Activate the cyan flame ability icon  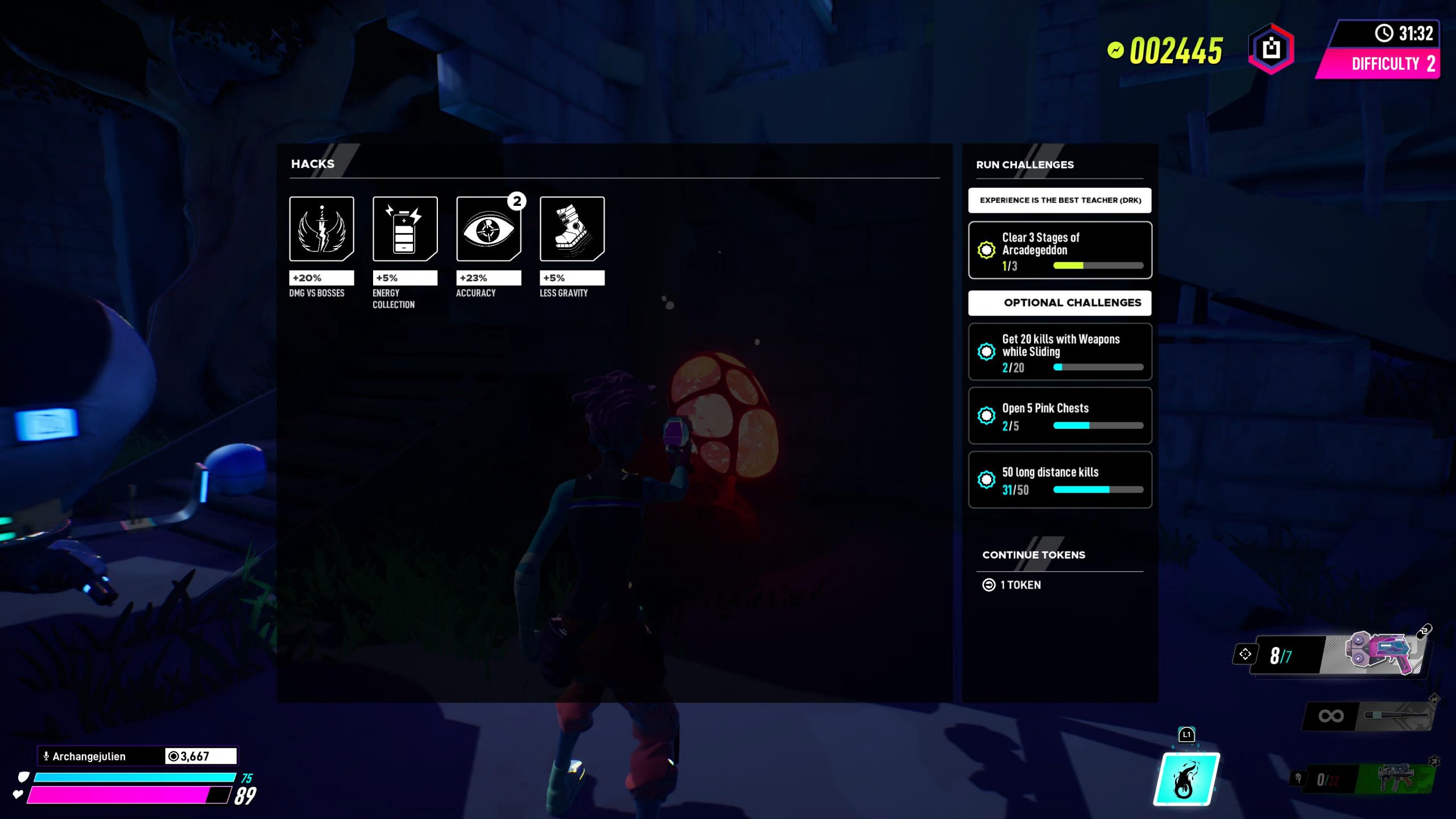[1186, 779]
